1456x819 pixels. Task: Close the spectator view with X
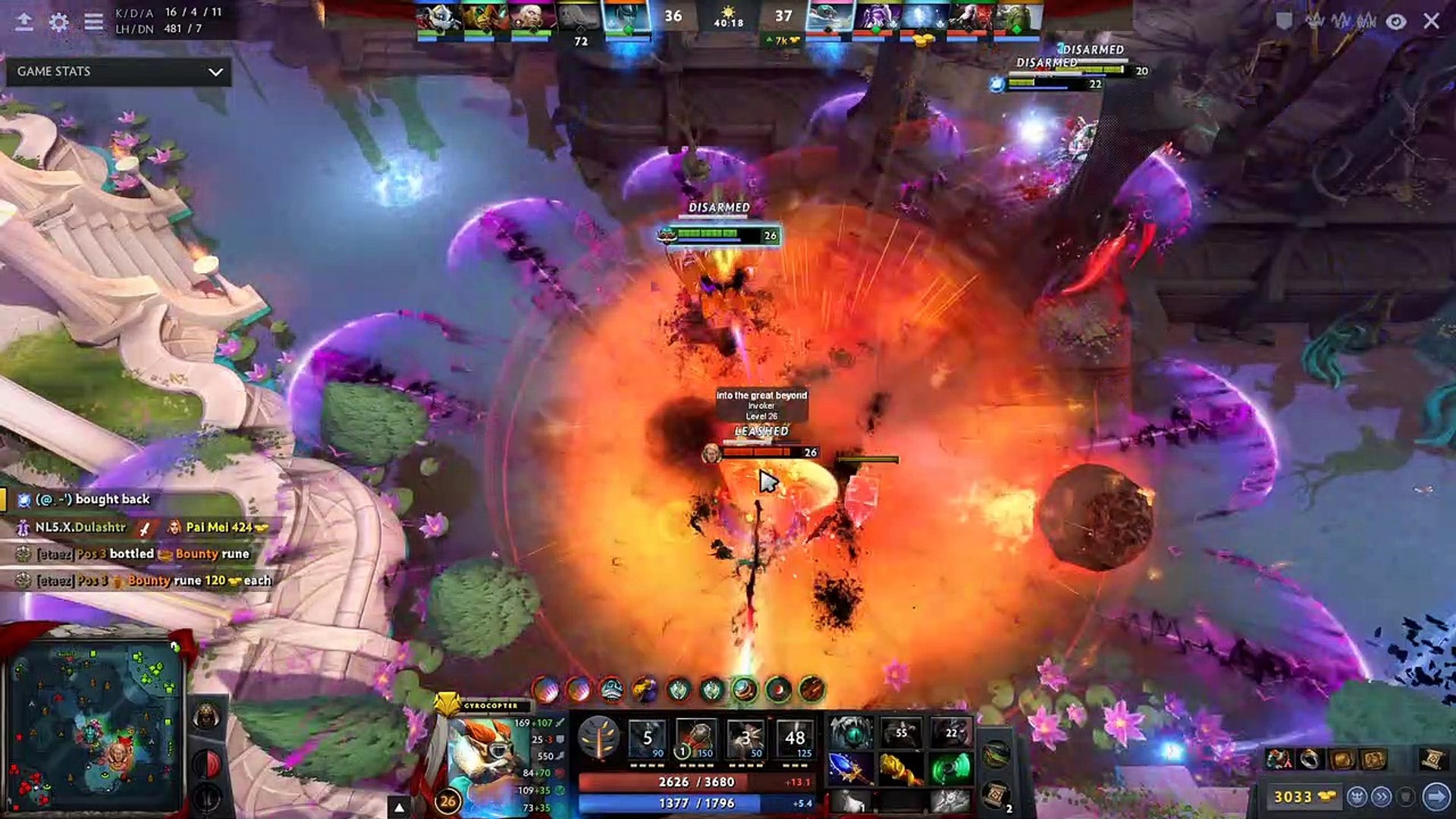(1431, 21)
